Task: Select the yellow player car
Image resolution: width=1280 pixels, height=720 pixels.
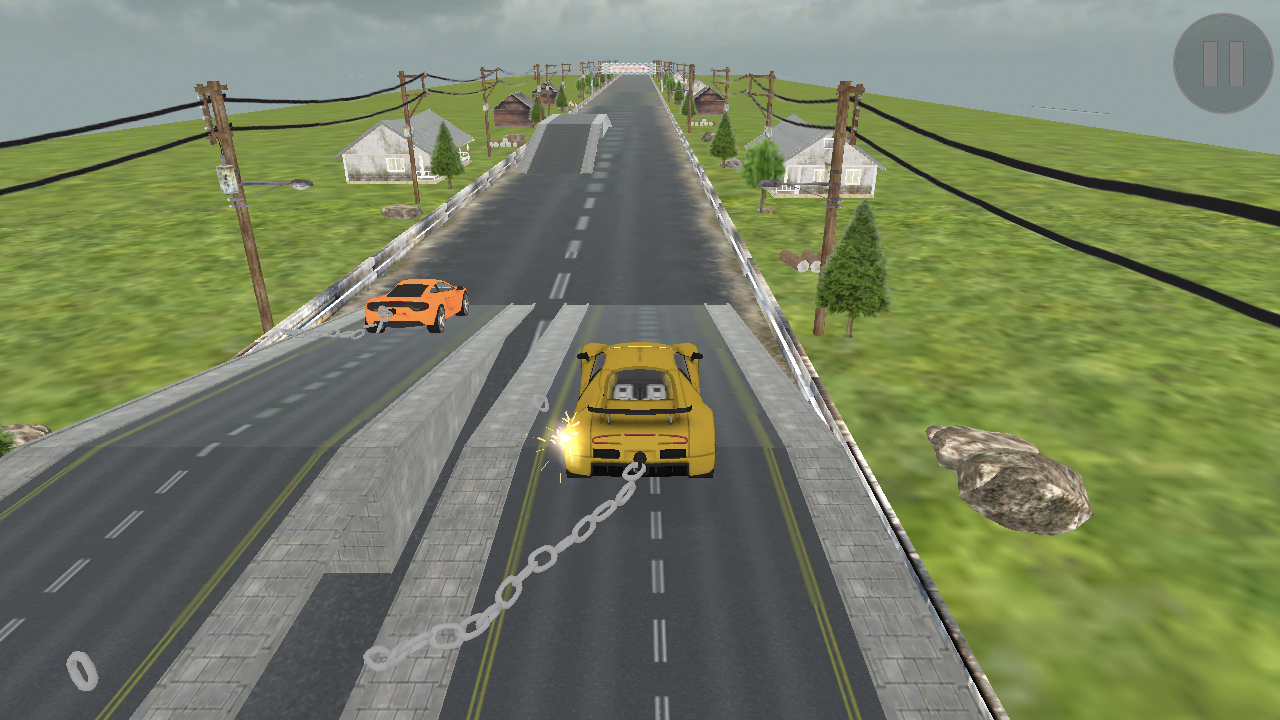Action: [x=640, y=410]
